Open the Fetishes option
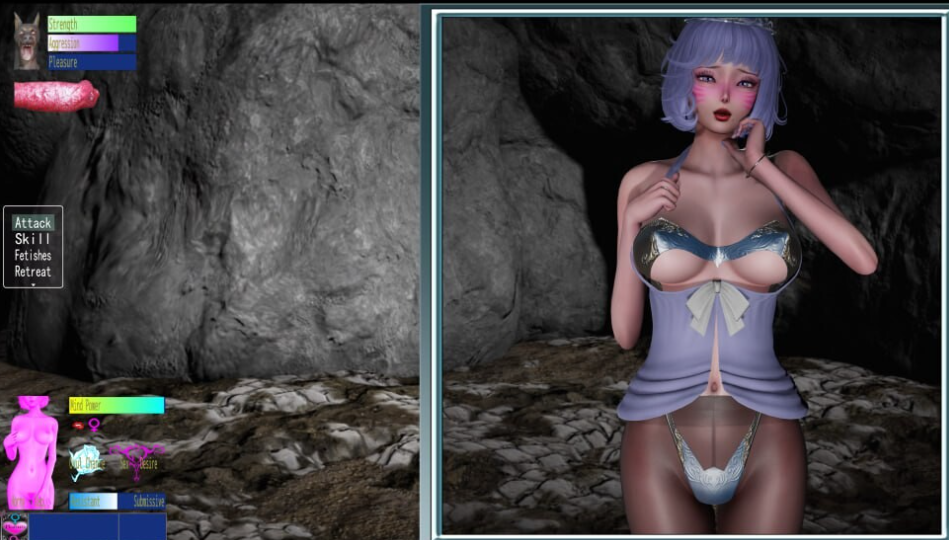The height and width of the screenshot is (540, 949). pyautogui.click(x=33, y=255)
